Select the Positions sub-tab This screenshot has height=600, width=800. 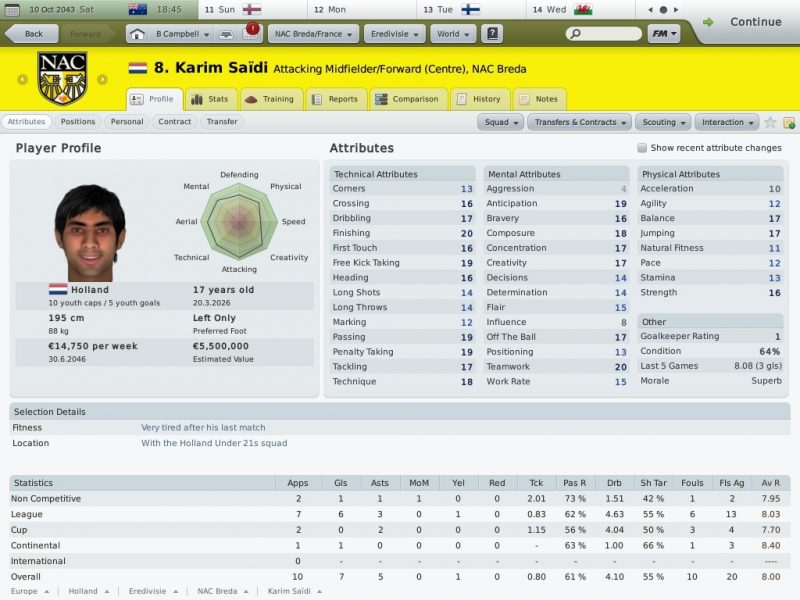coord(78,122)
